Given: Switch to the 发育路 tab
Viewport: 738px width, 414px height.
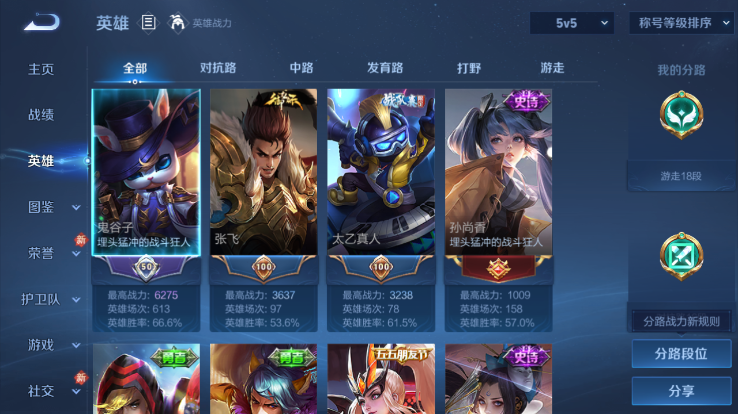Looking at the screenshot, I should tap(385, 68).
